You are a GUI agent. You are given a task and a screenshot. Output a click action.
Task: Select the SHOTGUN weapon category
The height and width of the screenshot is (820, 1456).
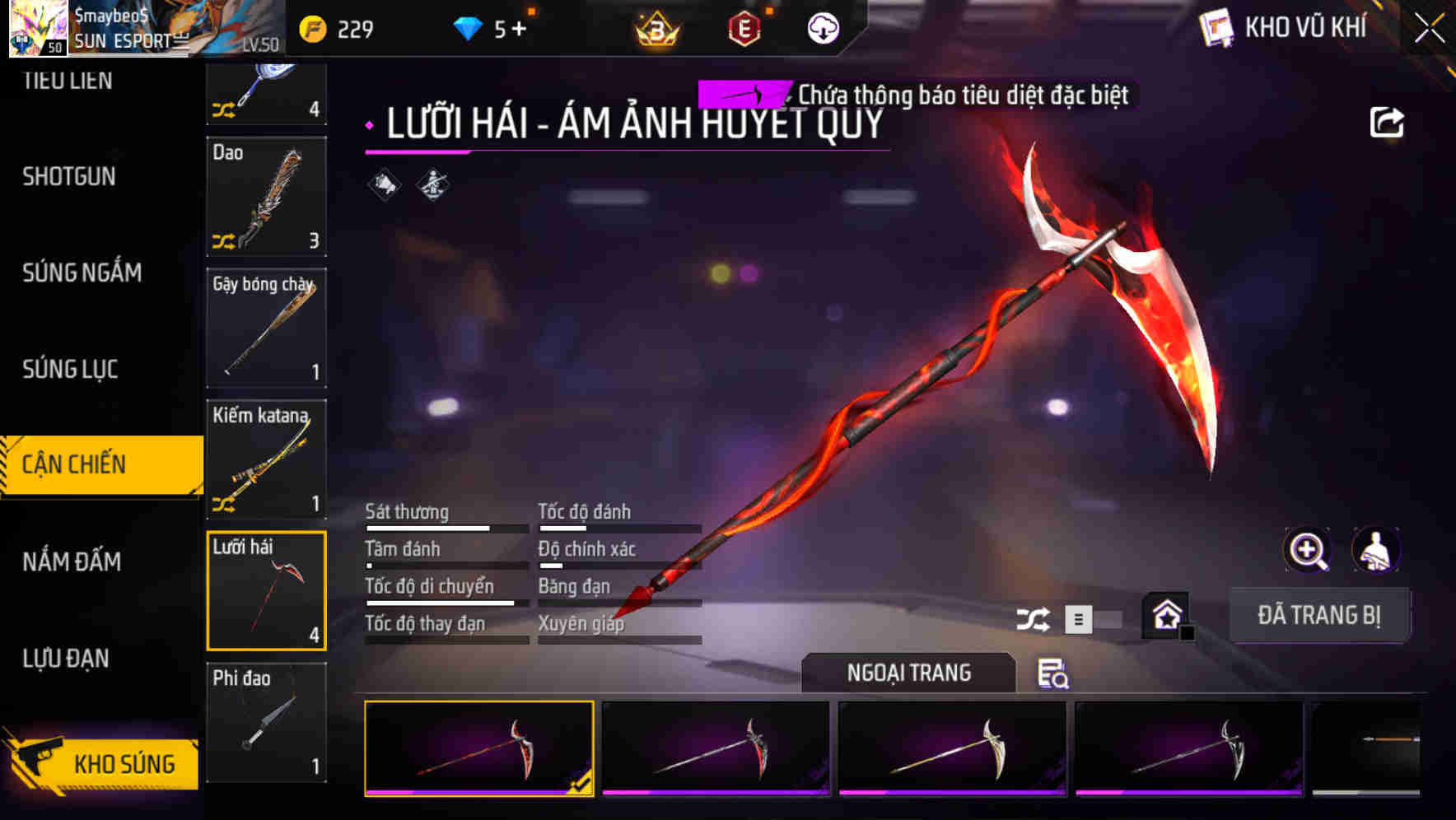click(68, 177)
